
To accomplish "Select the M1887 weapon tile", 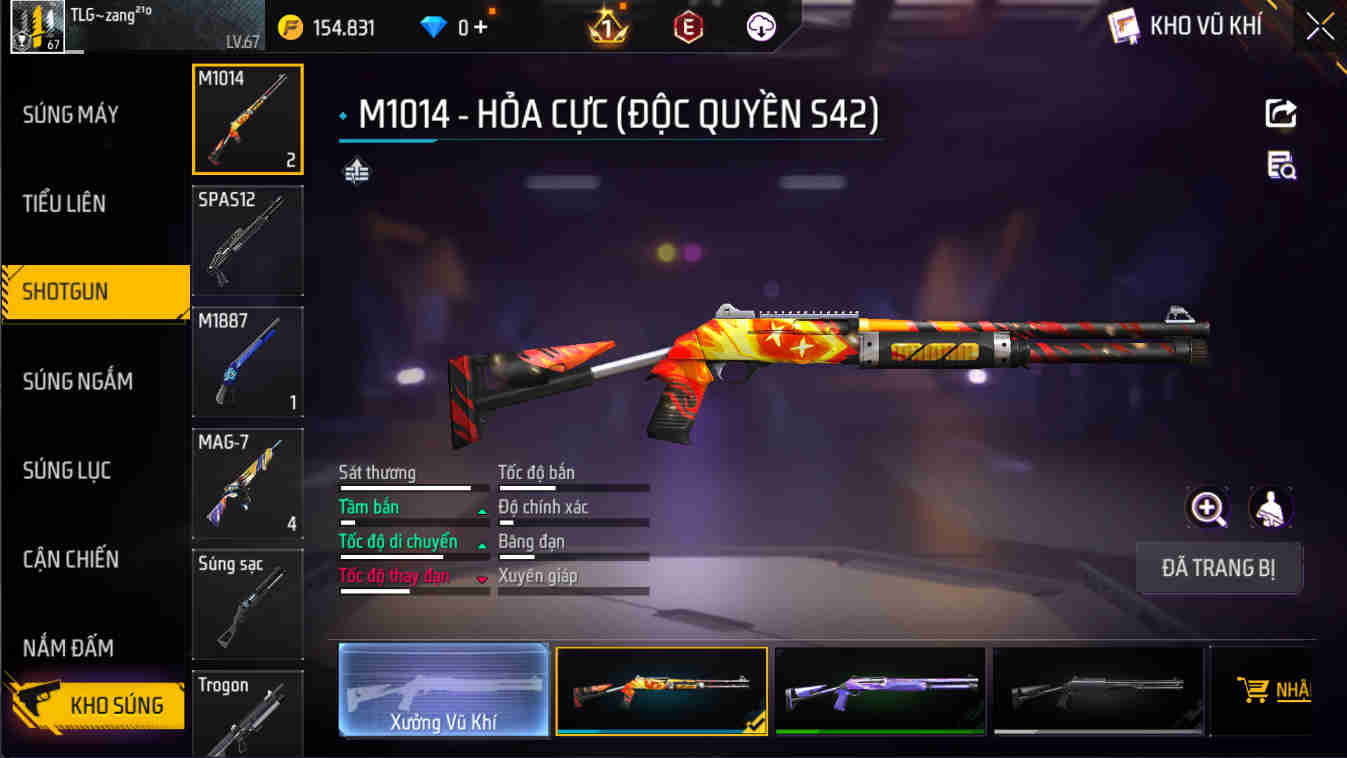I will pos(248,361).
